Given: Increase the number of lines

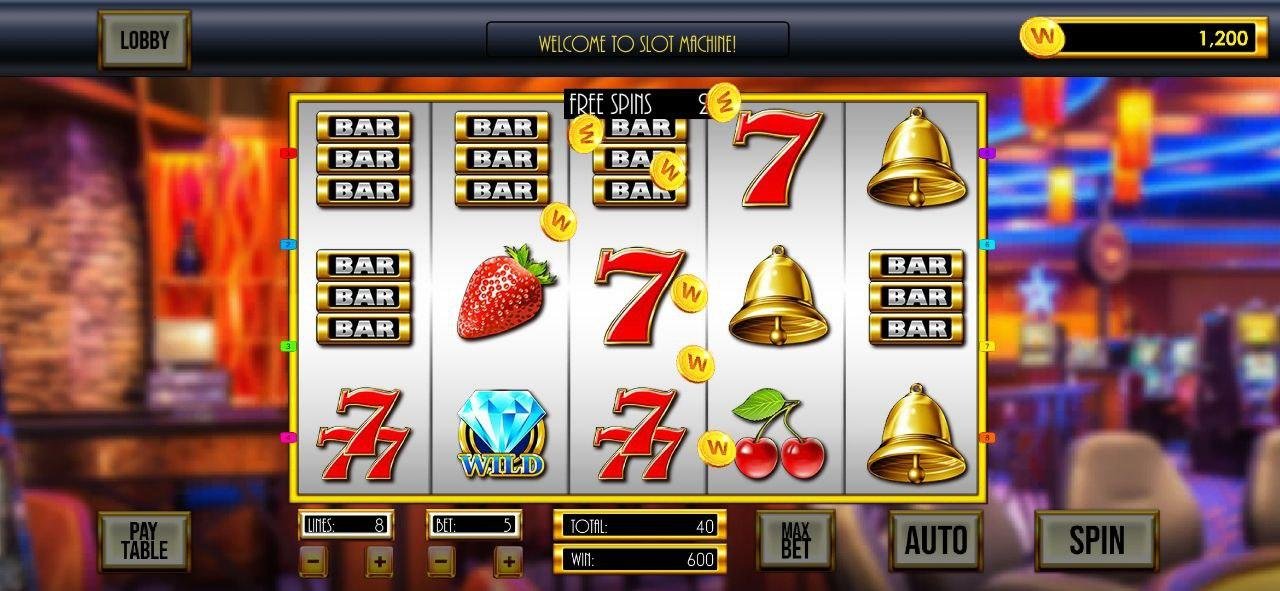Looking at the screenshot, I should click(379, 561).
